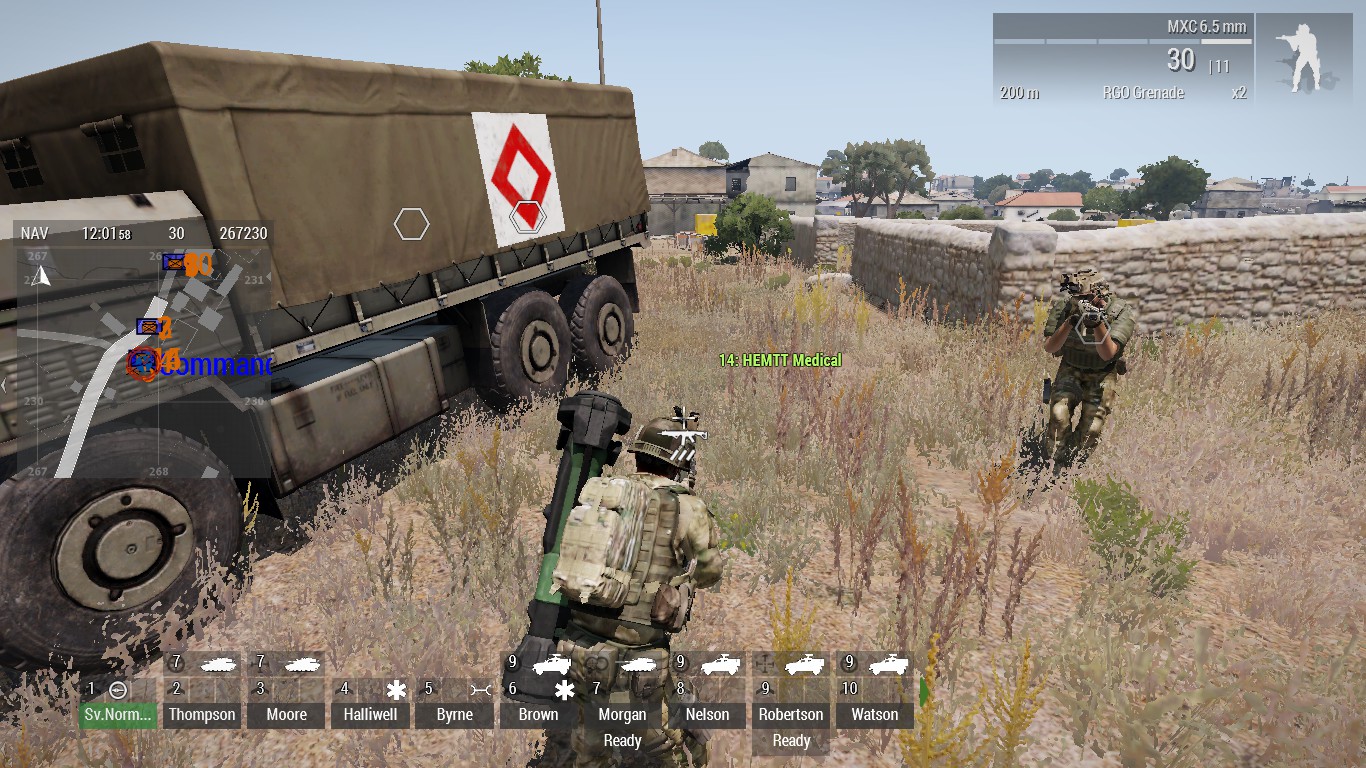The height and width of the screenshot is (768, 1366).
Task: Click the soldier stance indicator icon
Action: [1301, 60]
